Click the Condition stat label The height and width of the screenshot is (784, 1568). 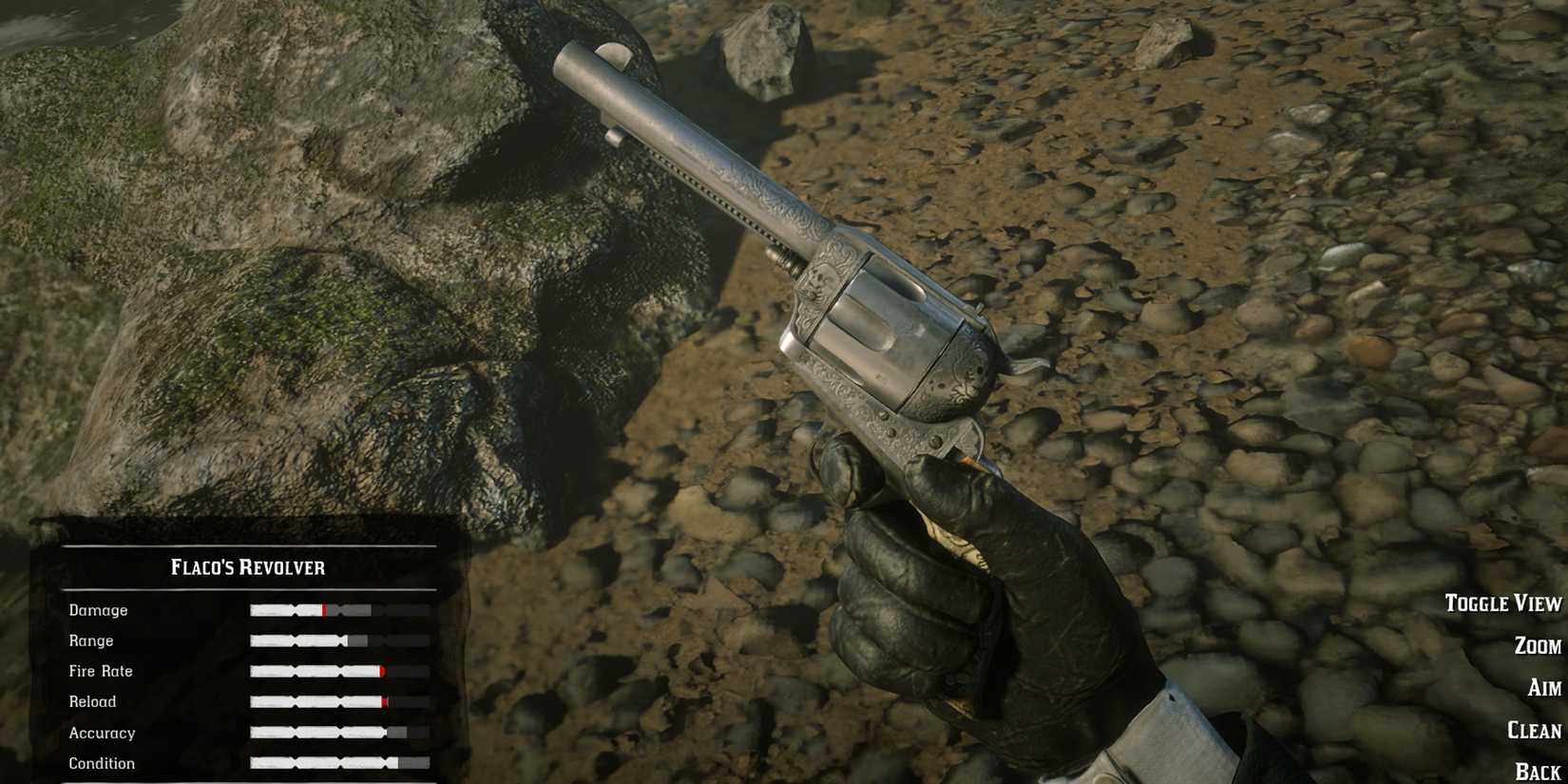(100, 763)
